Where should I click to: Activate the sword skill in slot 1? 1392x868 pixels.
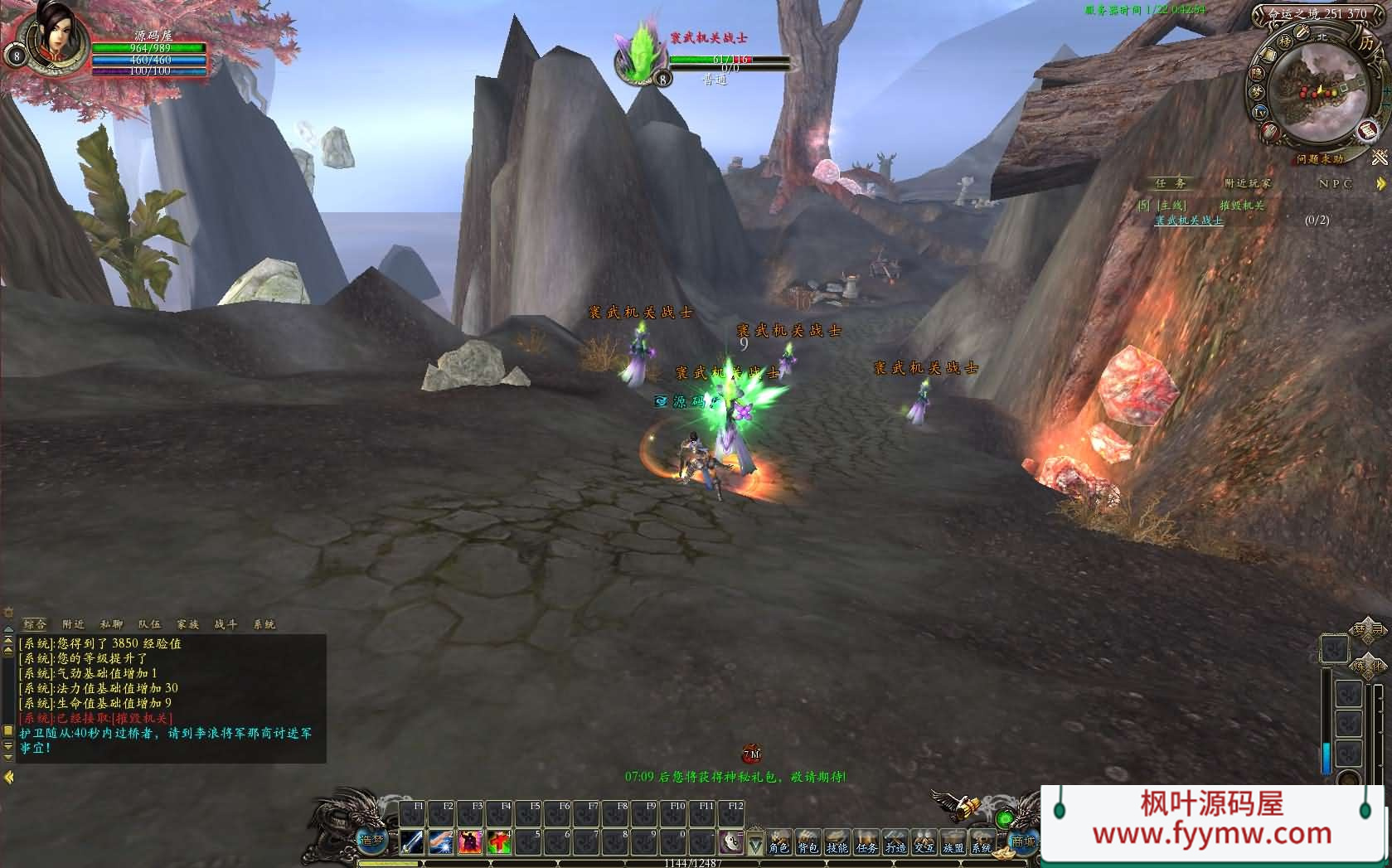point(412,841)
